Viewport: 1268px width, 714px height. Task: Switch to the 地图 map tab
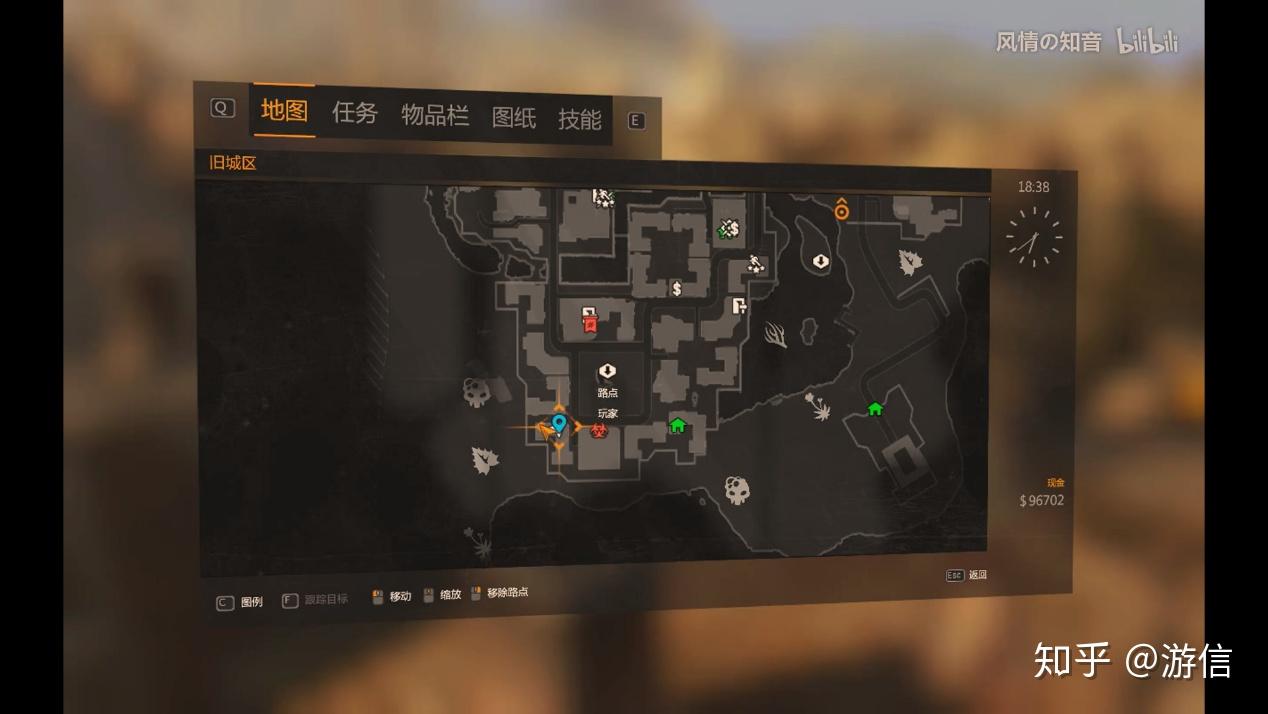coord(284,111)
